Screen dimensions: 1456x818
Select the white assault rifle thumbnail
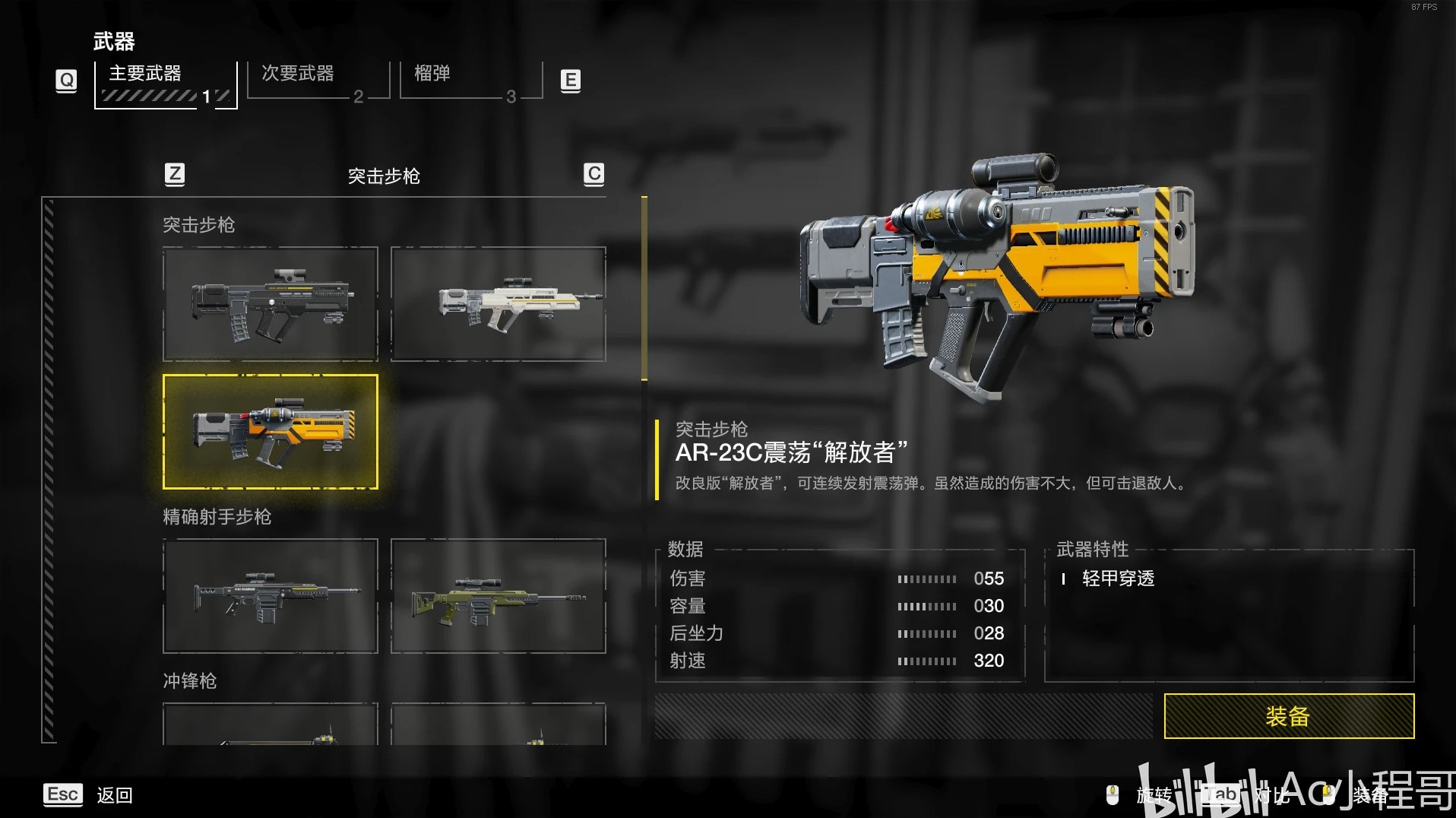(498, 303)
